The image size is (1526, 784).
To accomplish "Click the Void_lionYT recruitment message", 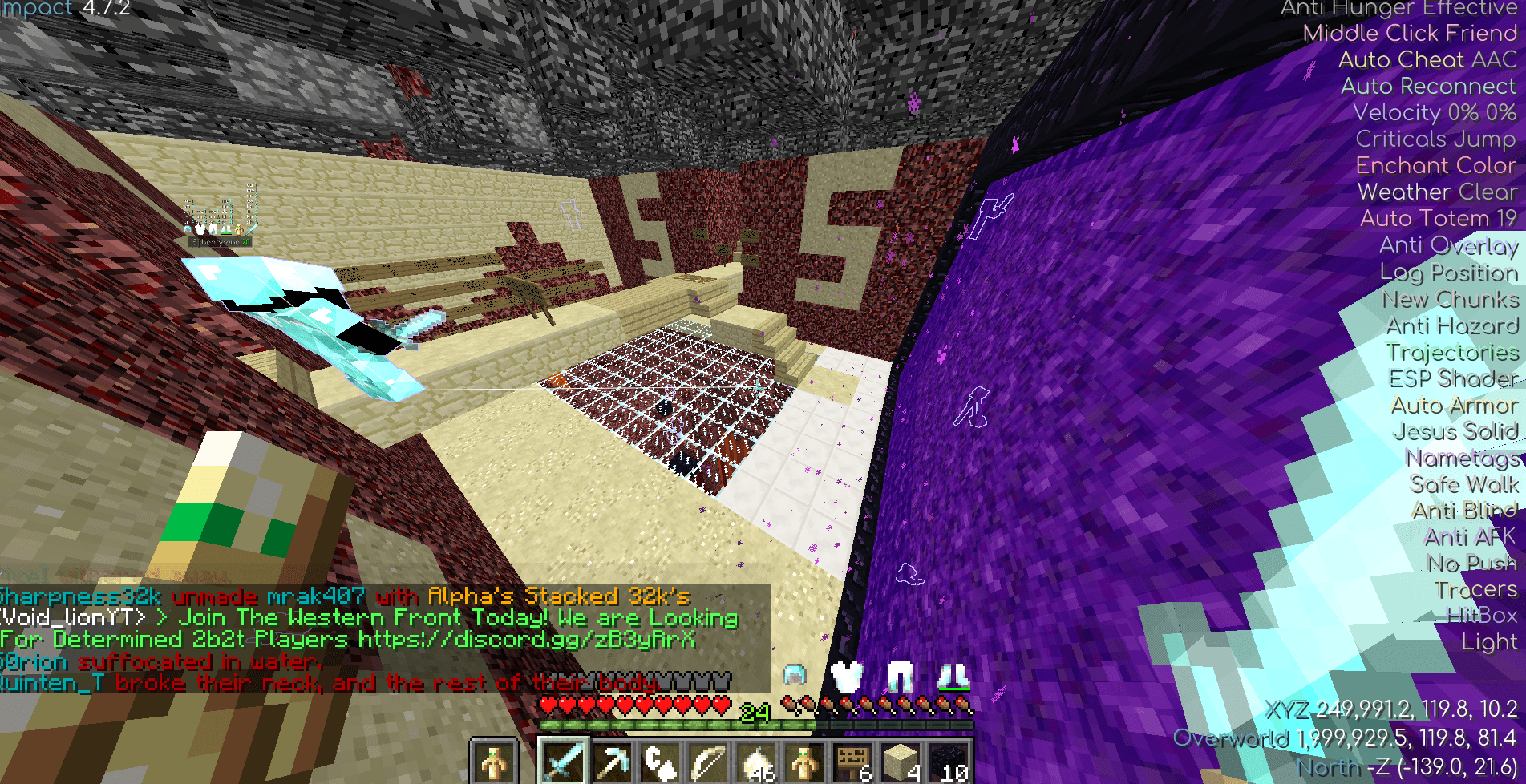I will [369, 617].
